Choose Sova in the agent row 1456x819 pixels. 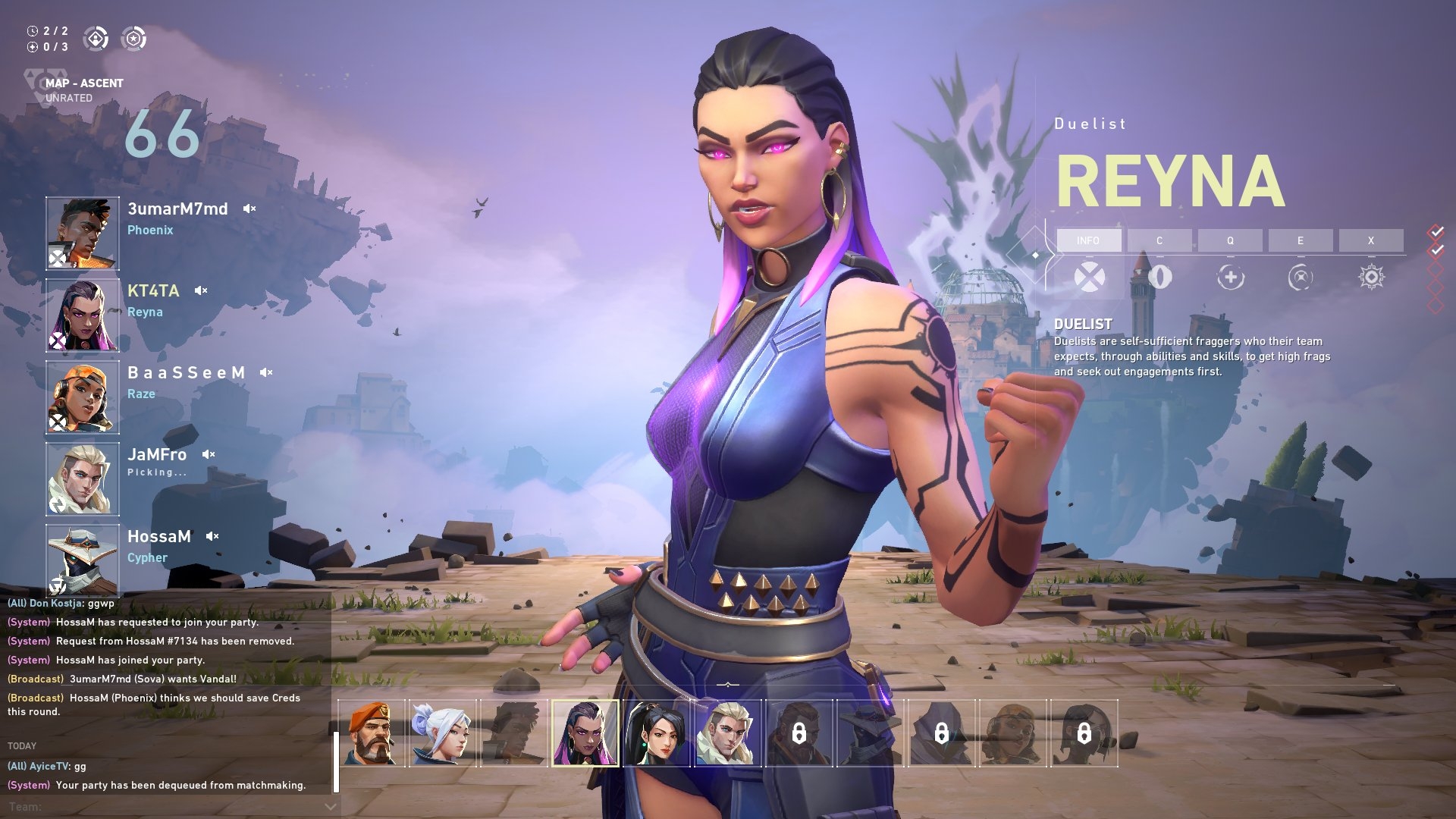(728, 733)
